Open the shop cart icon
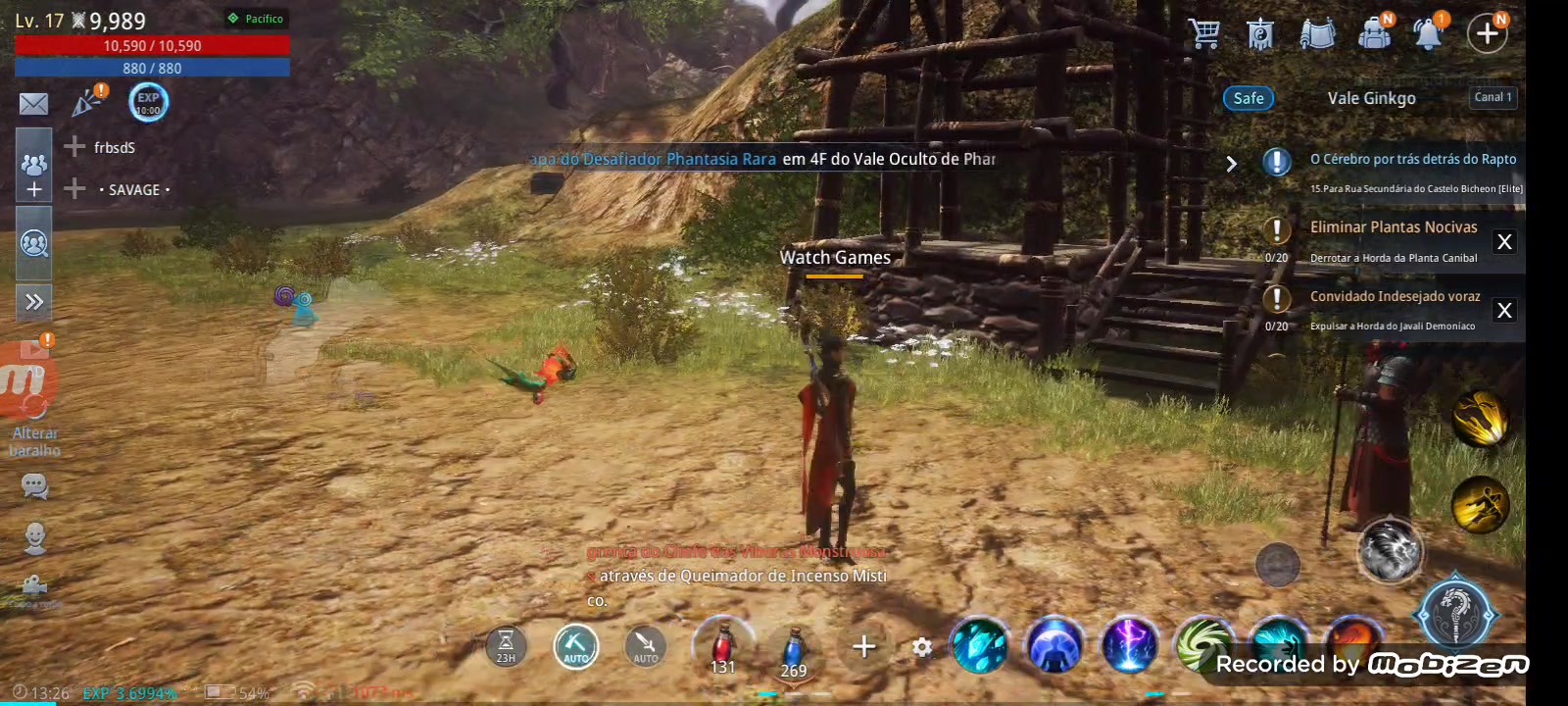The width and height of the screenshot is (1568, 706). 1203,32
